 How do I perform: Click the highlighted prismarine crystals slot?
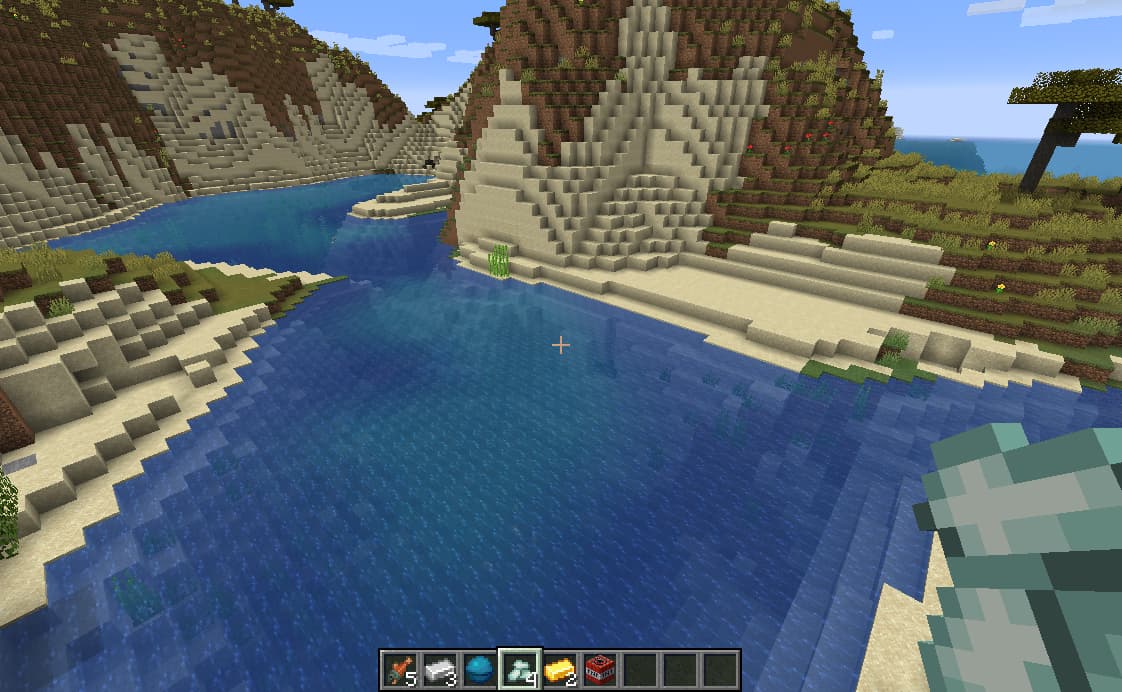[x=520, y=669]
